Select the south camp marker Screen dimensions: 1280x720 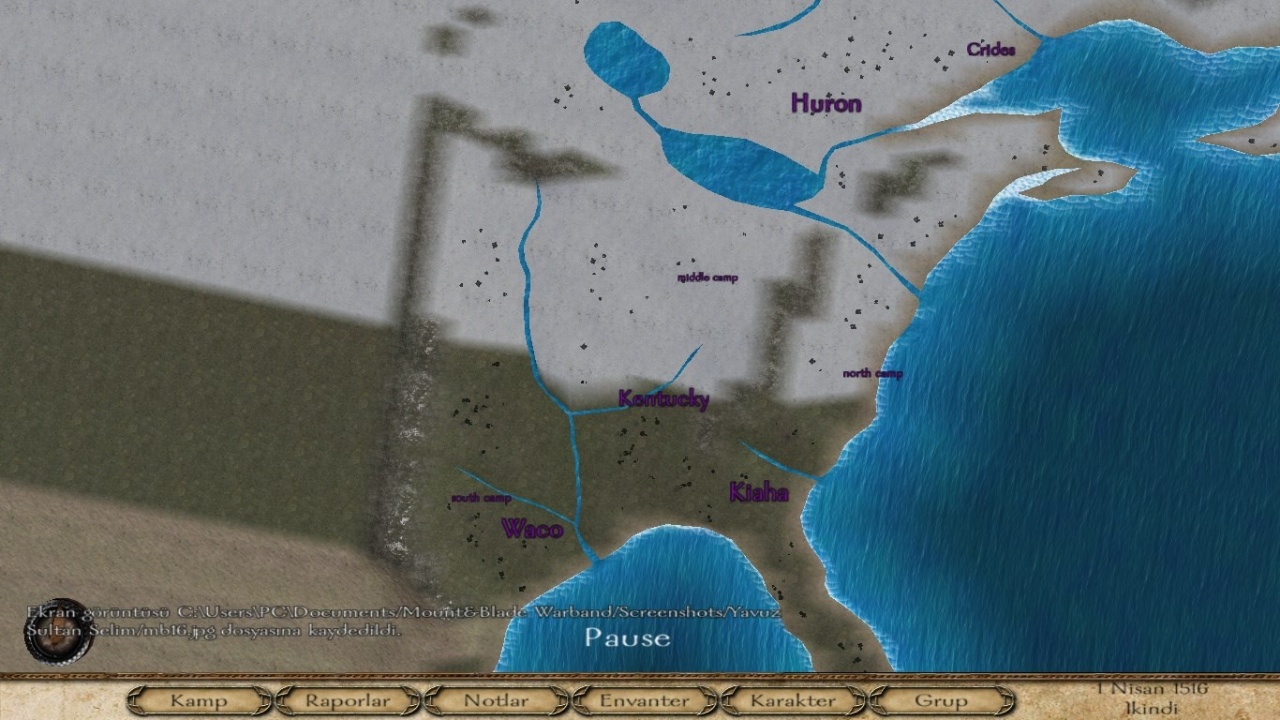point(481,498)
